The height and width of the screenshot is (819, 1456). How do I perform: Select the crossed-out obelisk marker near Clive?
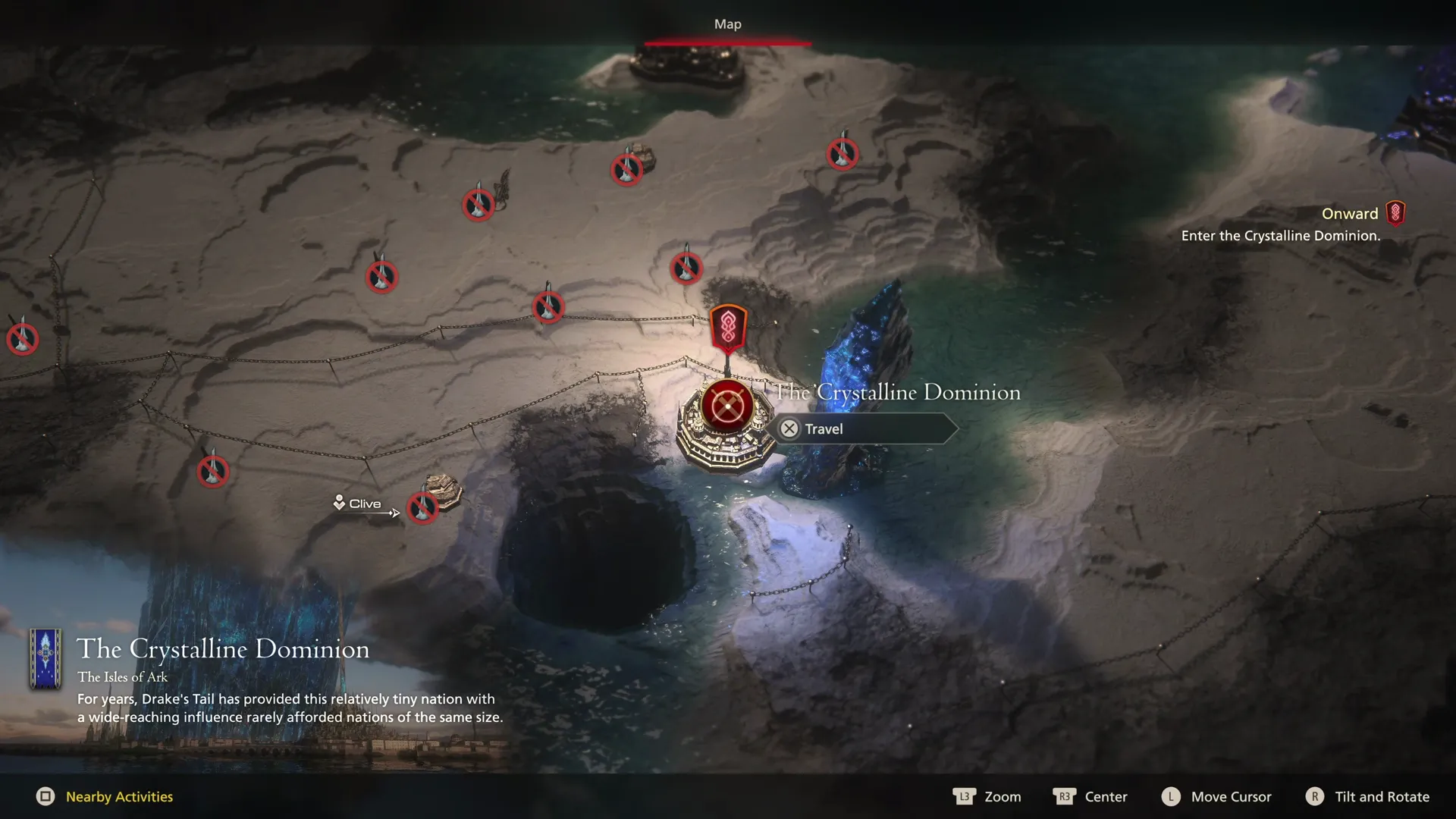click(422, 509)
